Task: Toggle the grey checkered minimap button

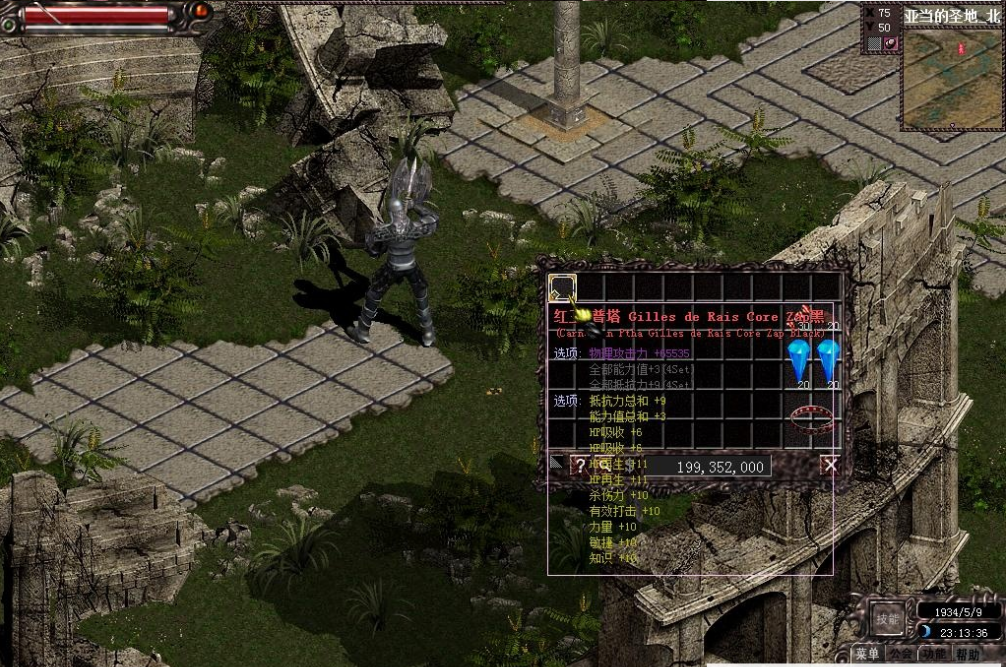Action: 874,44
